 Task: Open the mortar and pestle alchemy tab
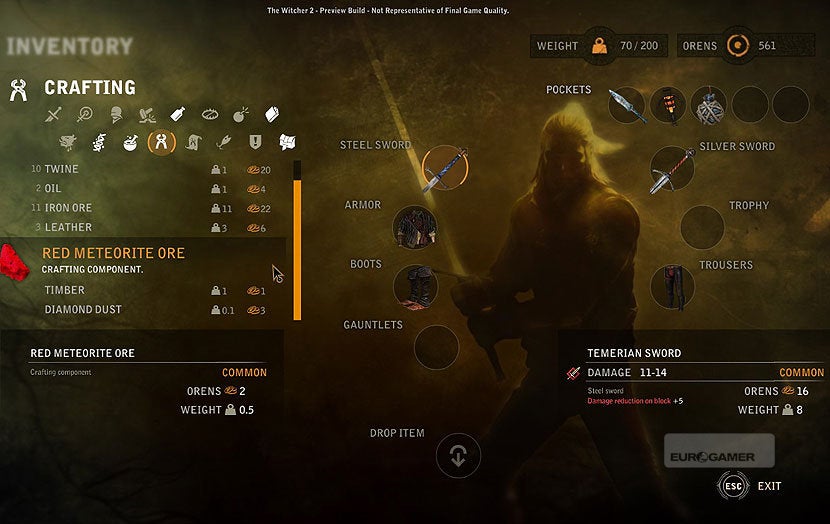click(130, 143)
